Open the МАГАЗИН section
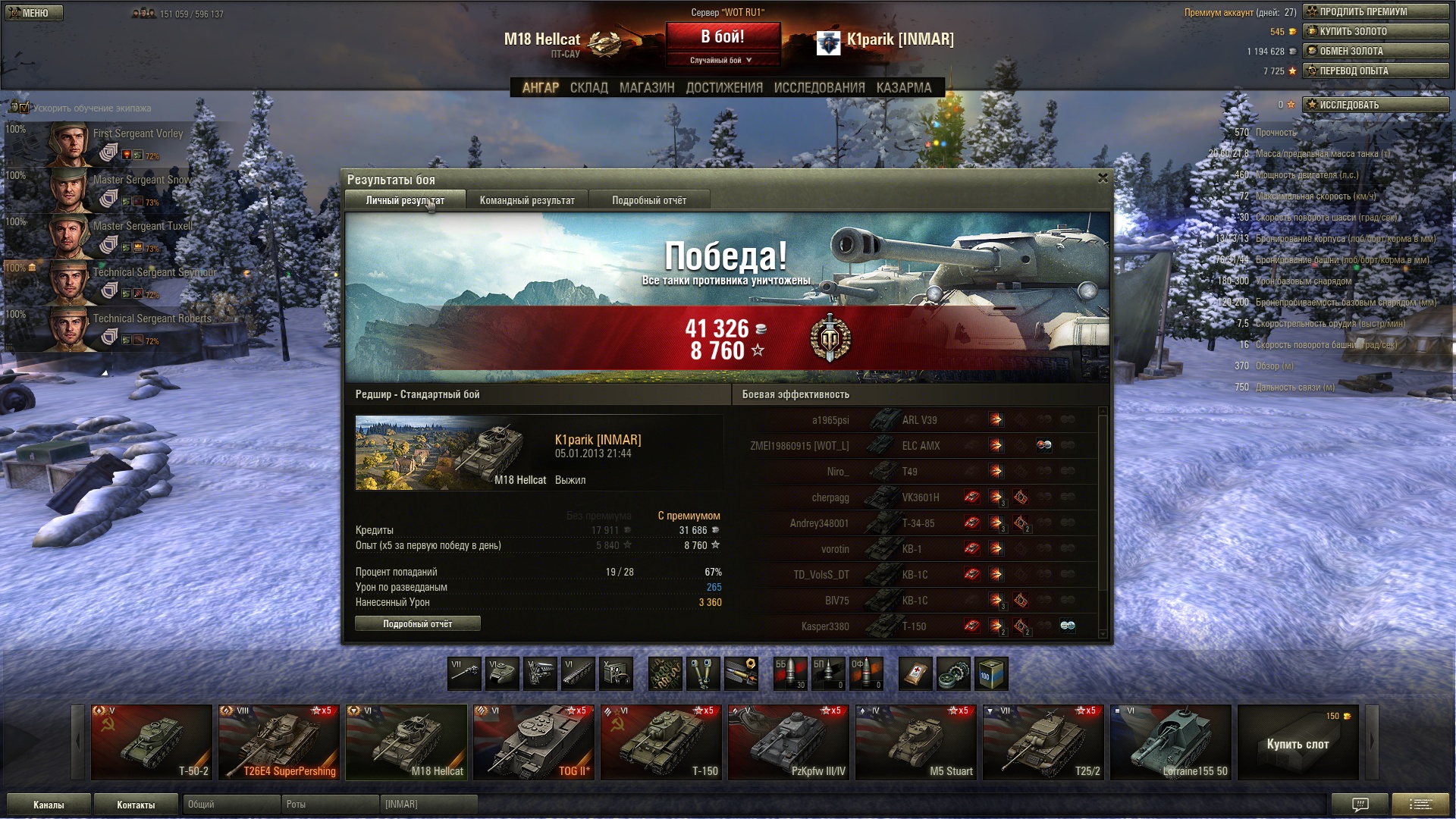 click(647, 88)
